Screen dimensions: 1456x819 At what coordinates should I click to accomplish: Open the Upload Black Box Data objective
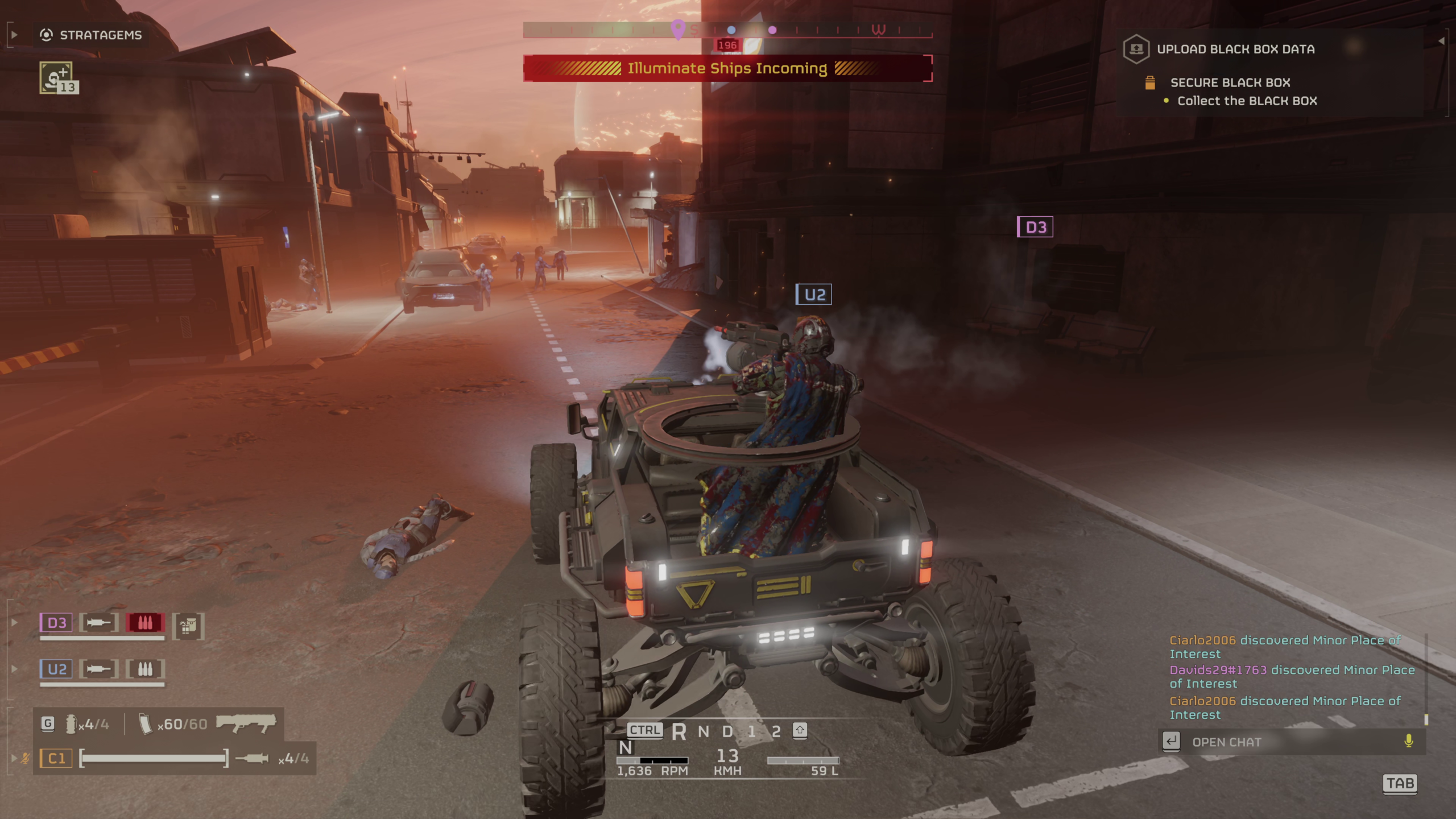click(x=1235, y=49)
